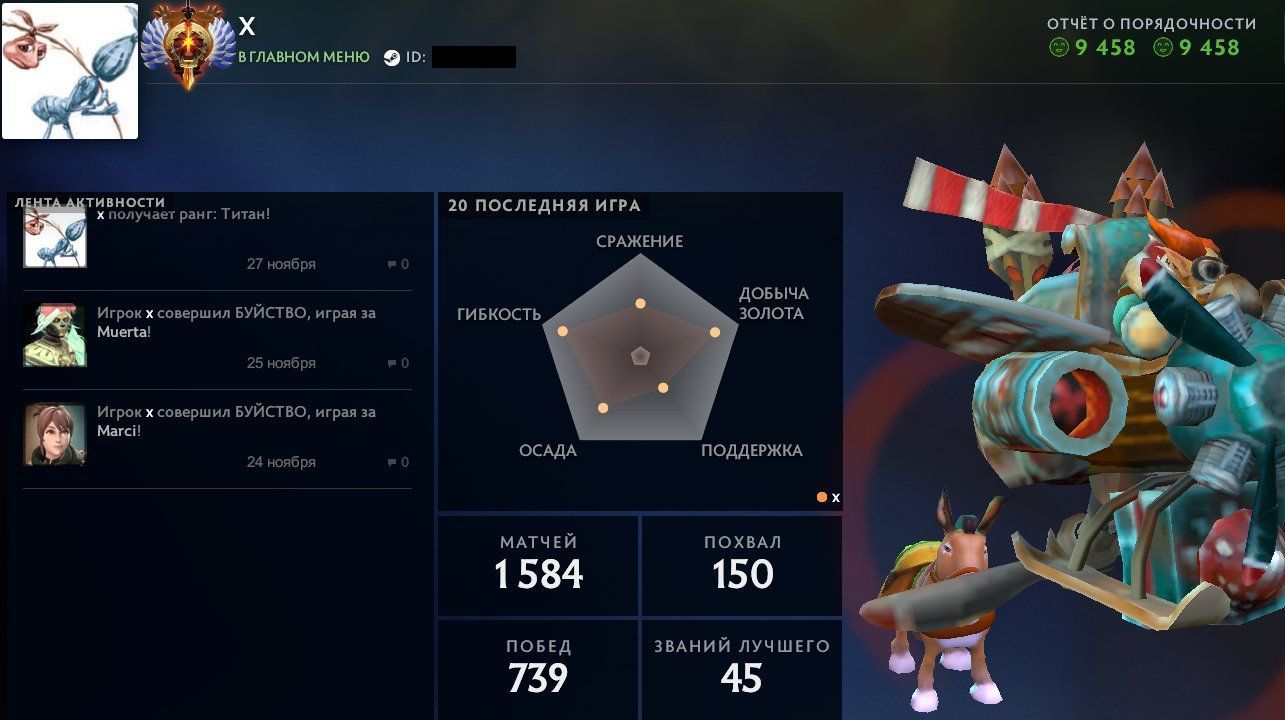Click the player's ant avatar picture

click(70, 71)
